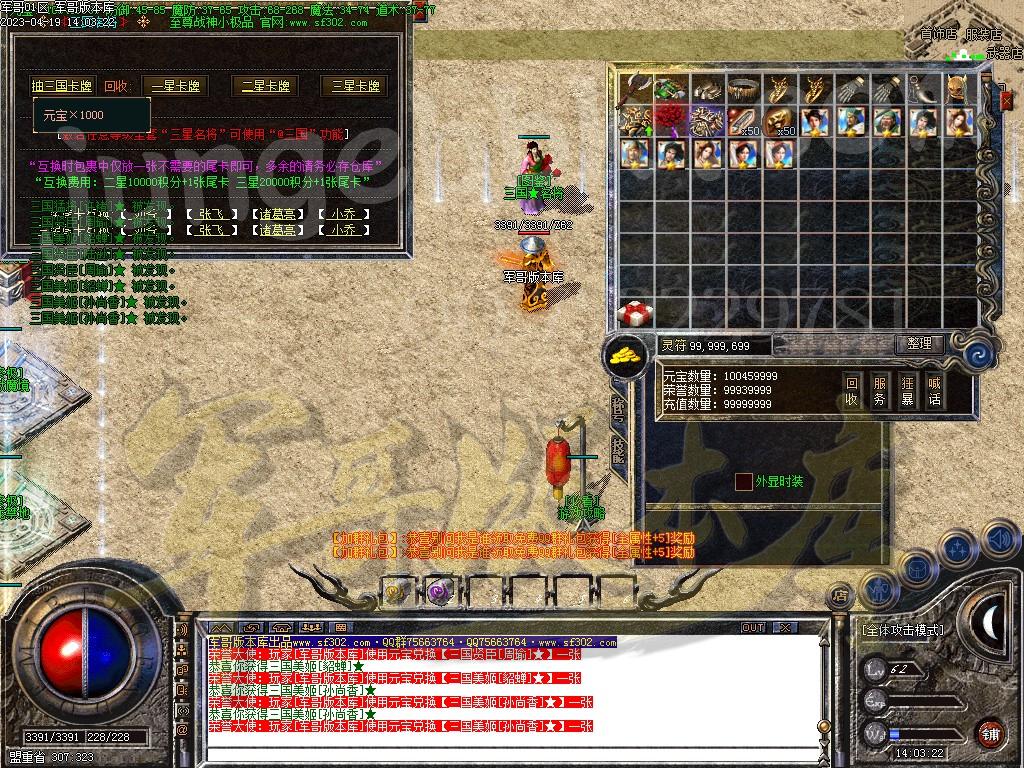Viewport: 1024px width, 768px height.
Task: Toggle the 外显时装 checkbox
Action: pos(743,482)
